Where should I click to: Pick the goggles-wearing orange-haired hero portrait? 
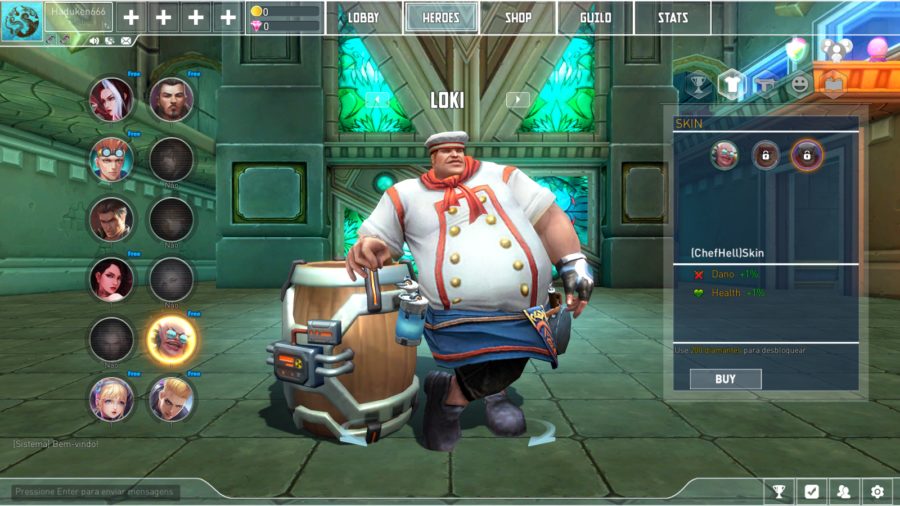tap(111, 159)
